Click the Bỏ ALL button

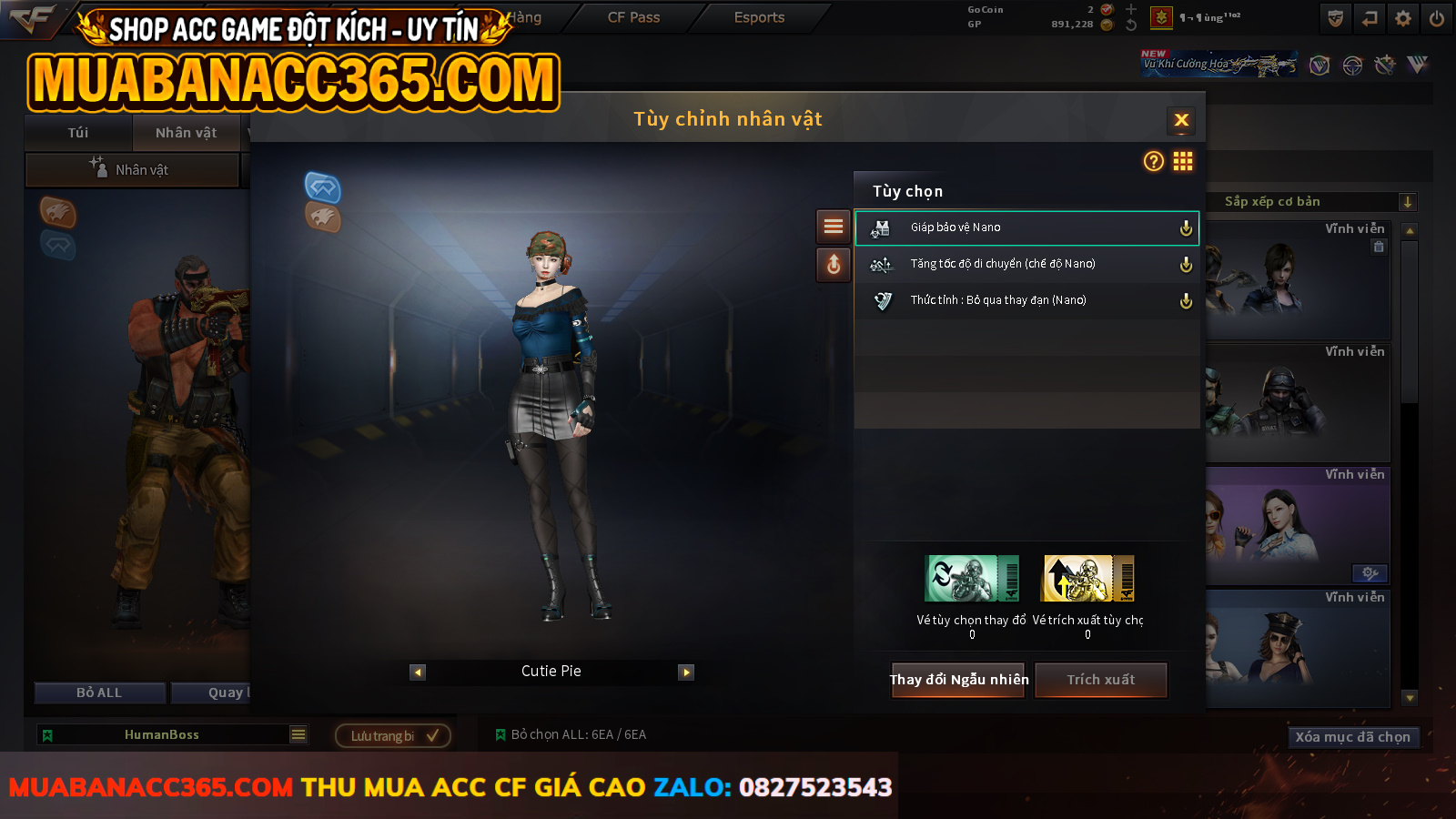click(99, 693)
